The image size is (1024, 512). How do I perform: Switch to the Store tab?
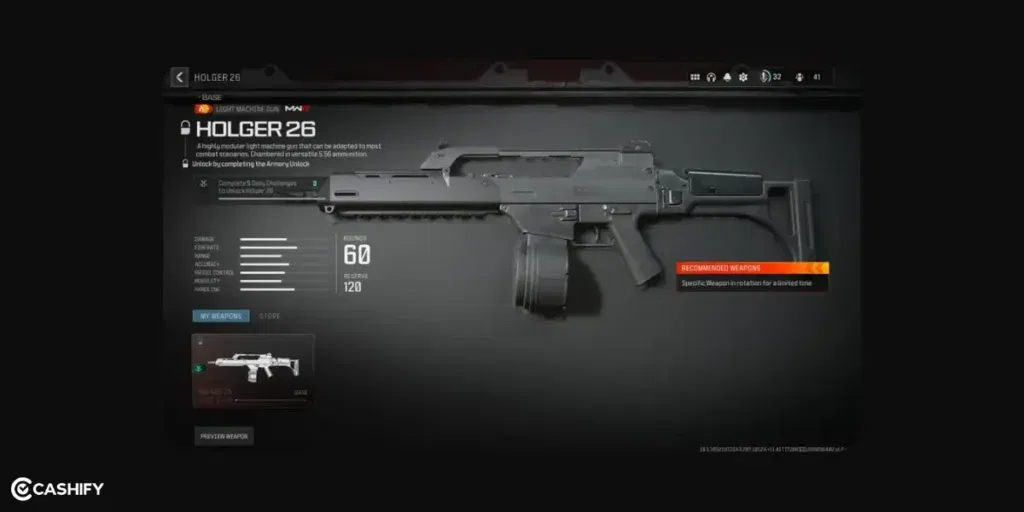[270, 316]
